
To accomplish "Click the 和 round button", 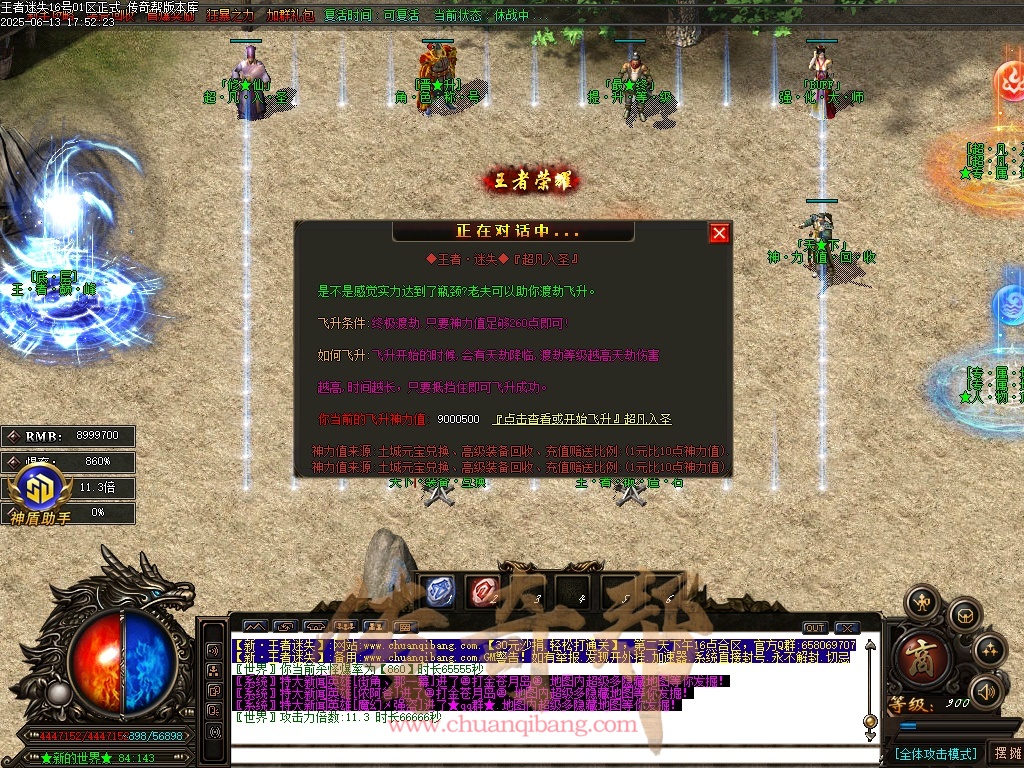I will tap(922, 603).
